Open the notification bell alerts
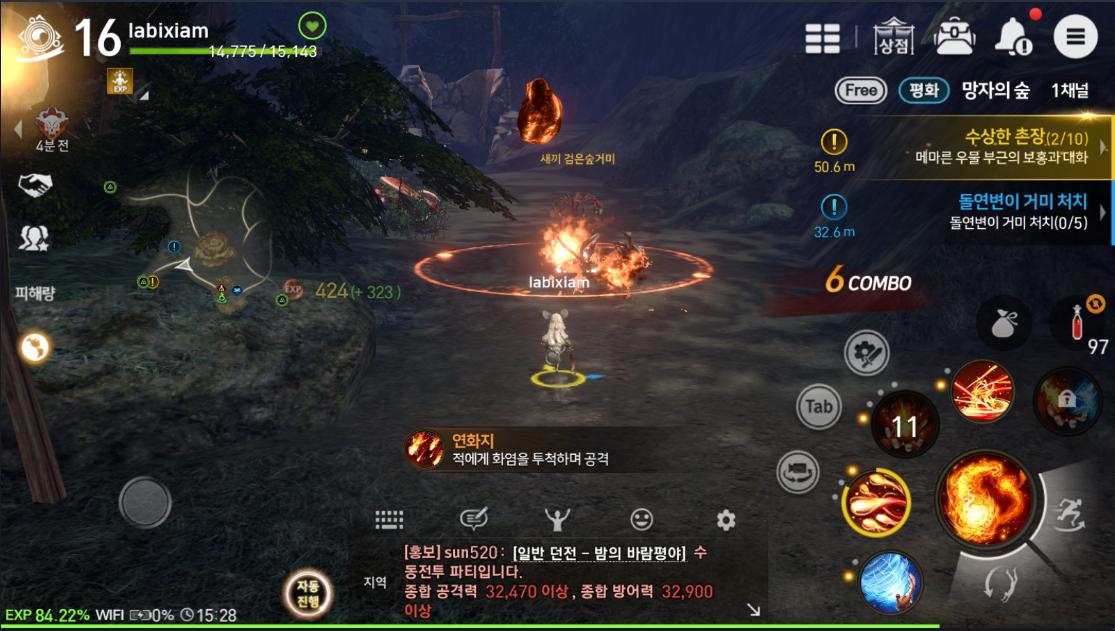1115x631 pixels. tap(1013, 38)
